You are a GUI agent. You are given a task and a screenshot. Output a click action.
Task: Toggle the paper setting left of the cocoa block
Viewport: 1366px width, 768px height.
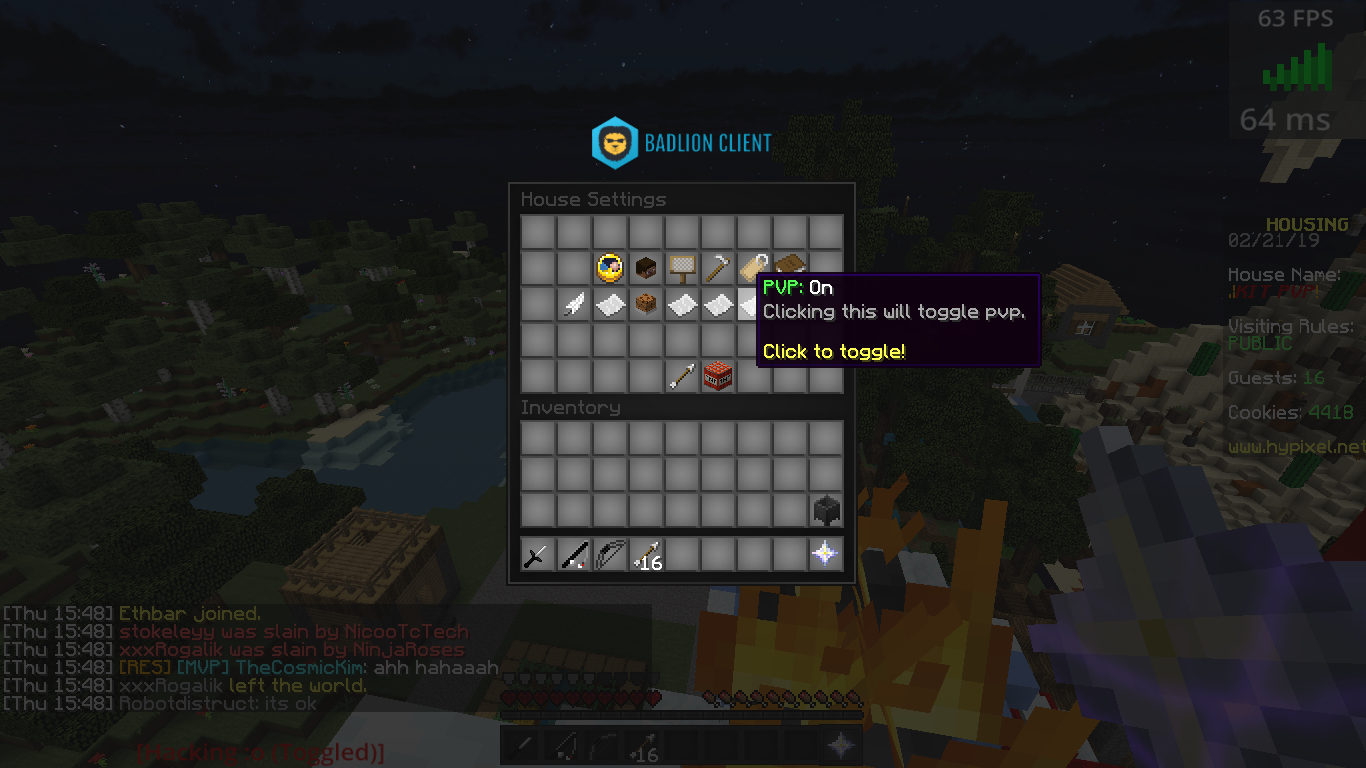pyautogui.click(x=610, y=304)
